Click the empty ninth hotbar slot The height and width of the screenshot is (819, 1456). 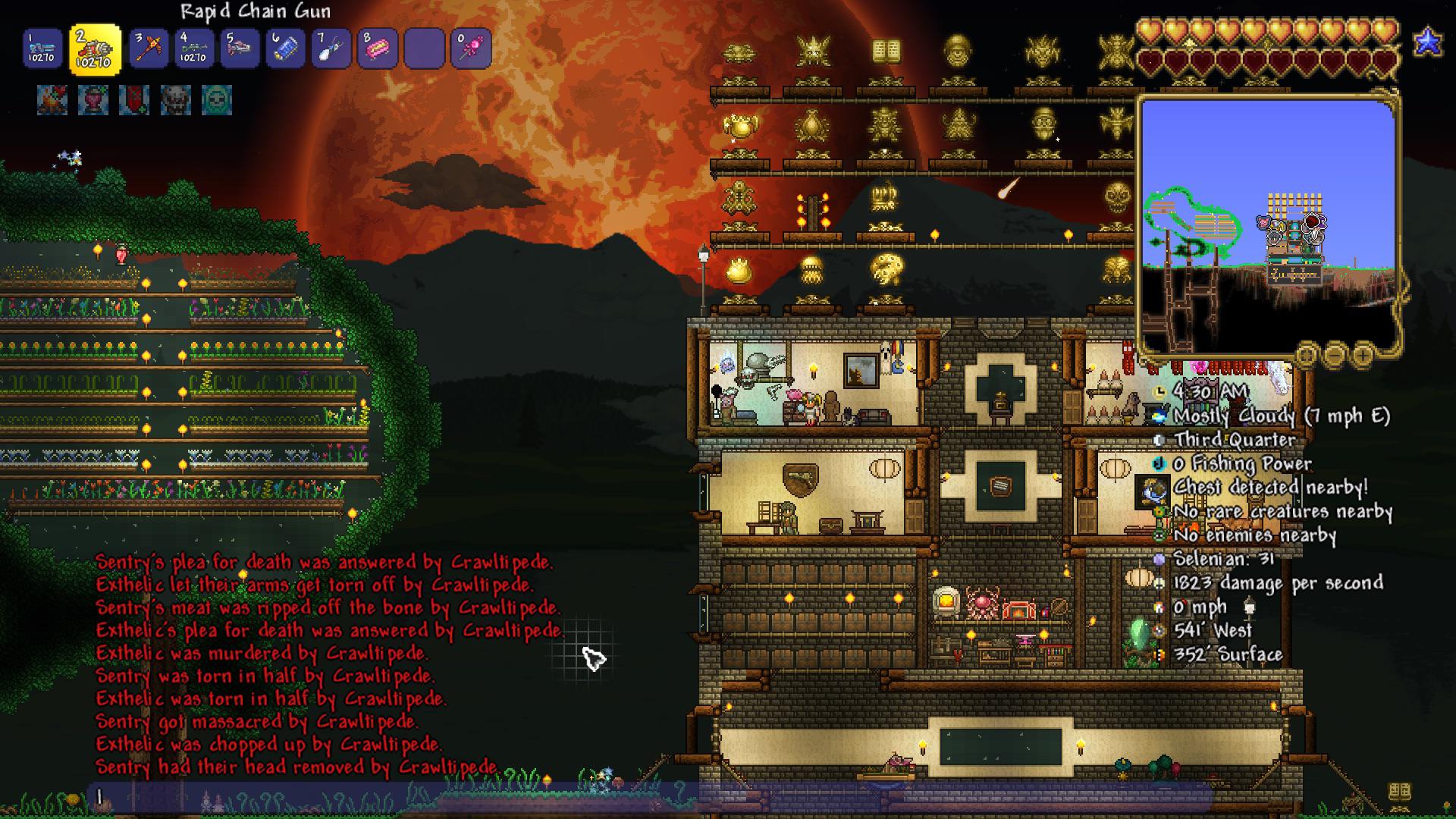(423, 47)
